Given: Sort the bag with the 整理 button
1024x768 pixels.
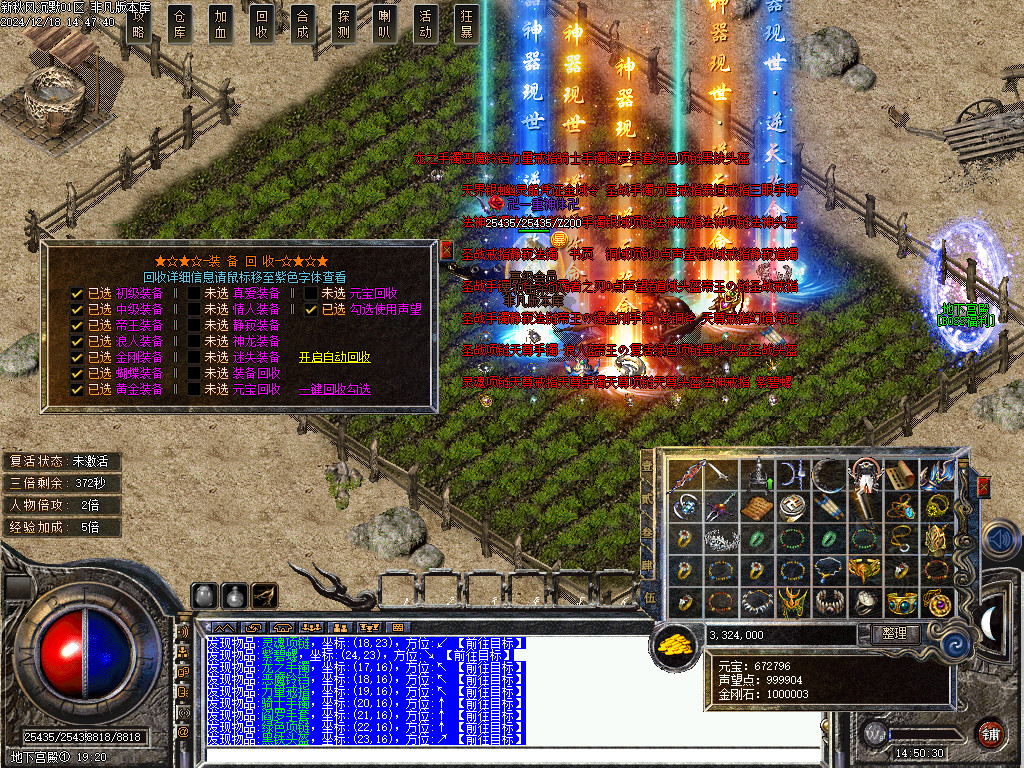Looking at the screenshot, I should [x=894, y=634].
